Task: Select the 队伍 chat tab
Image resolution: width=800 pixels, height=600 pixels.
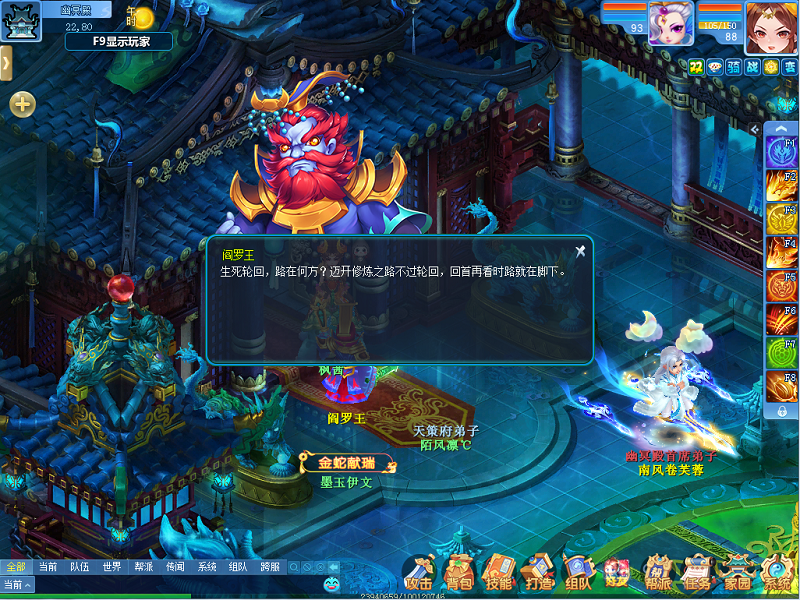Action: [80, 567]
